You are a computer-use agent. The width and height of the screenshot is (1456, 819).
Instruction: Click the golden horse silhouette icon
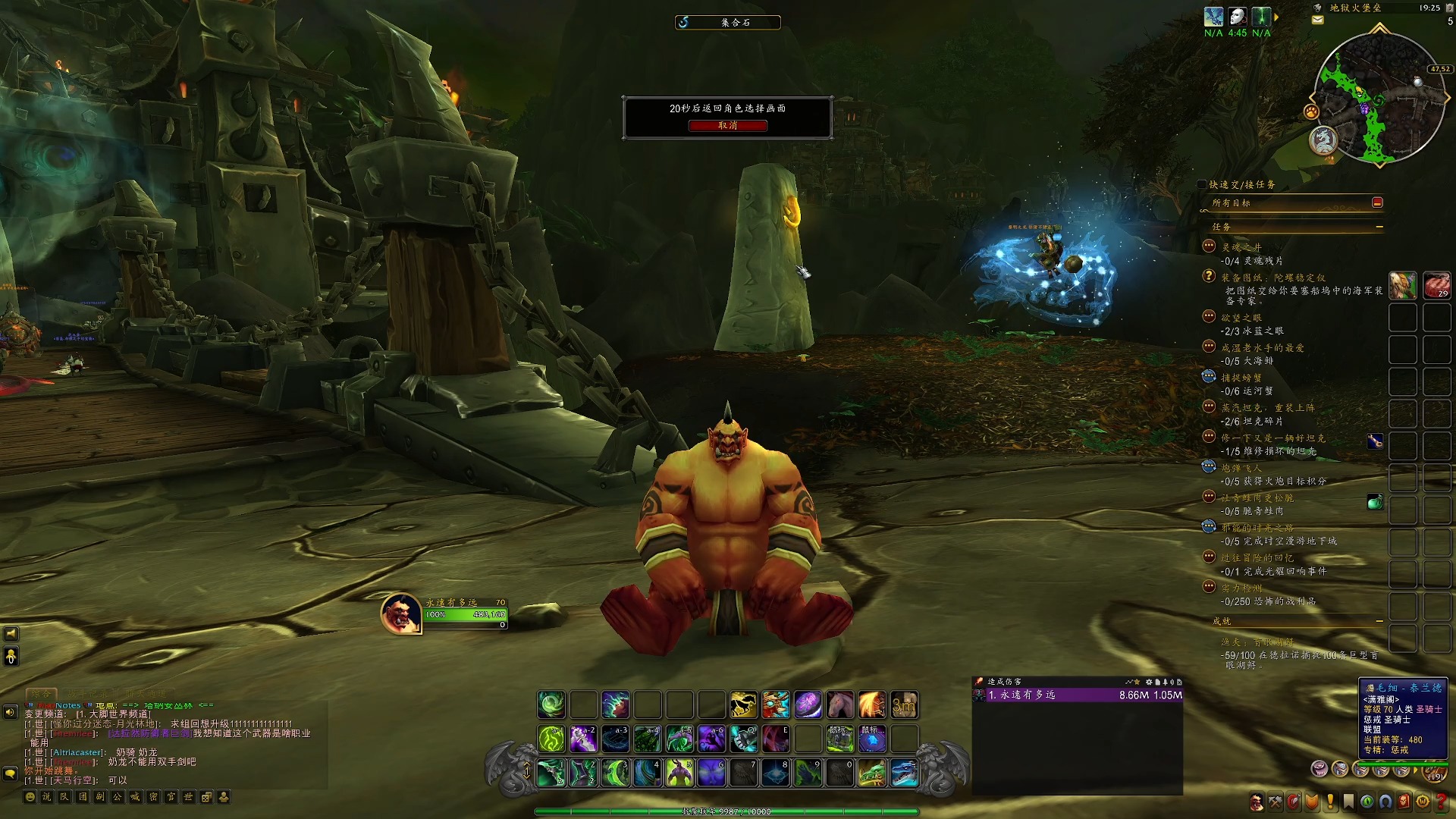[x=743, y=705]
